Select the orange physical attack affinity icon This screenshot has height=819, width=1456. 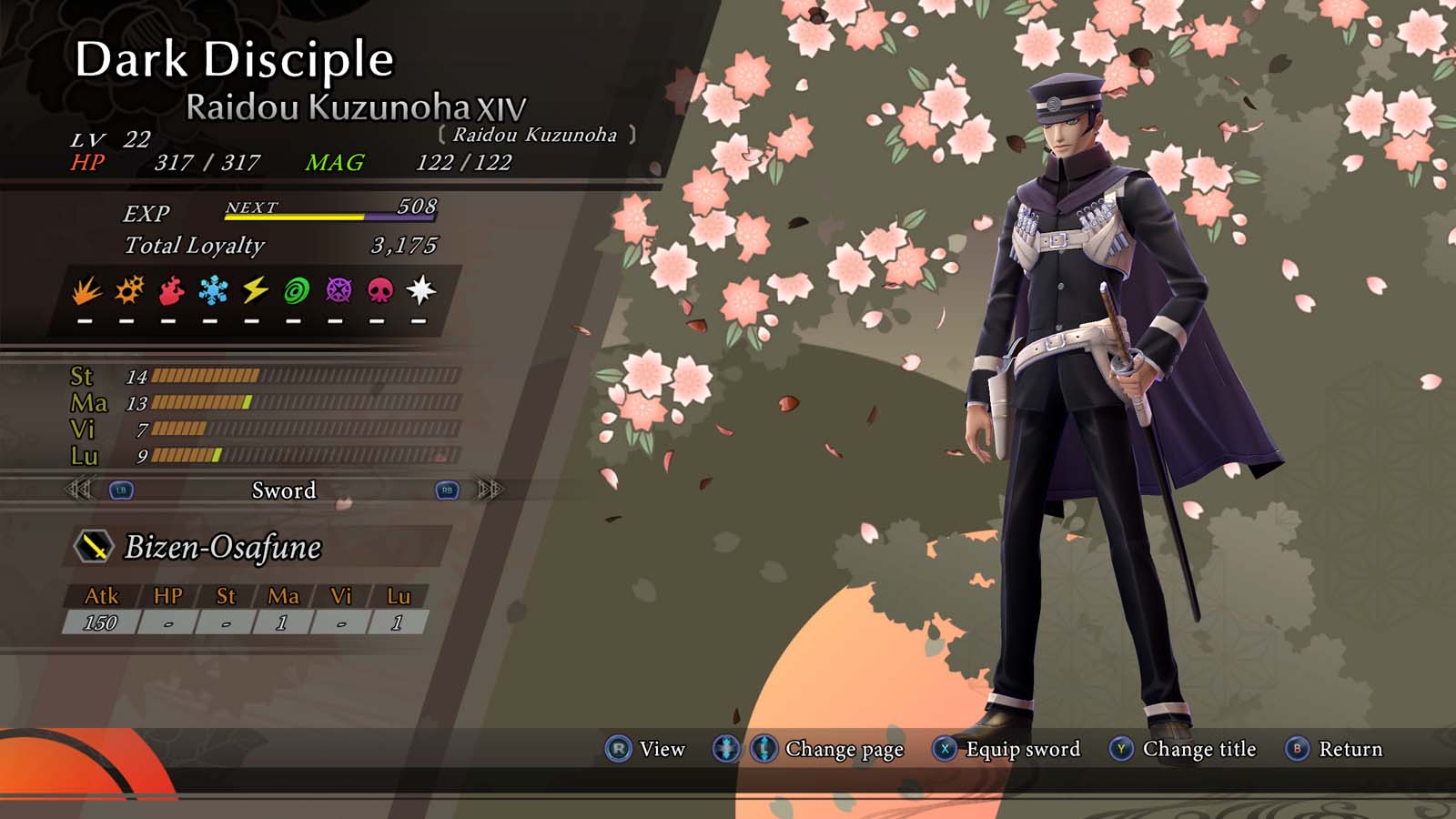(87, 291)
